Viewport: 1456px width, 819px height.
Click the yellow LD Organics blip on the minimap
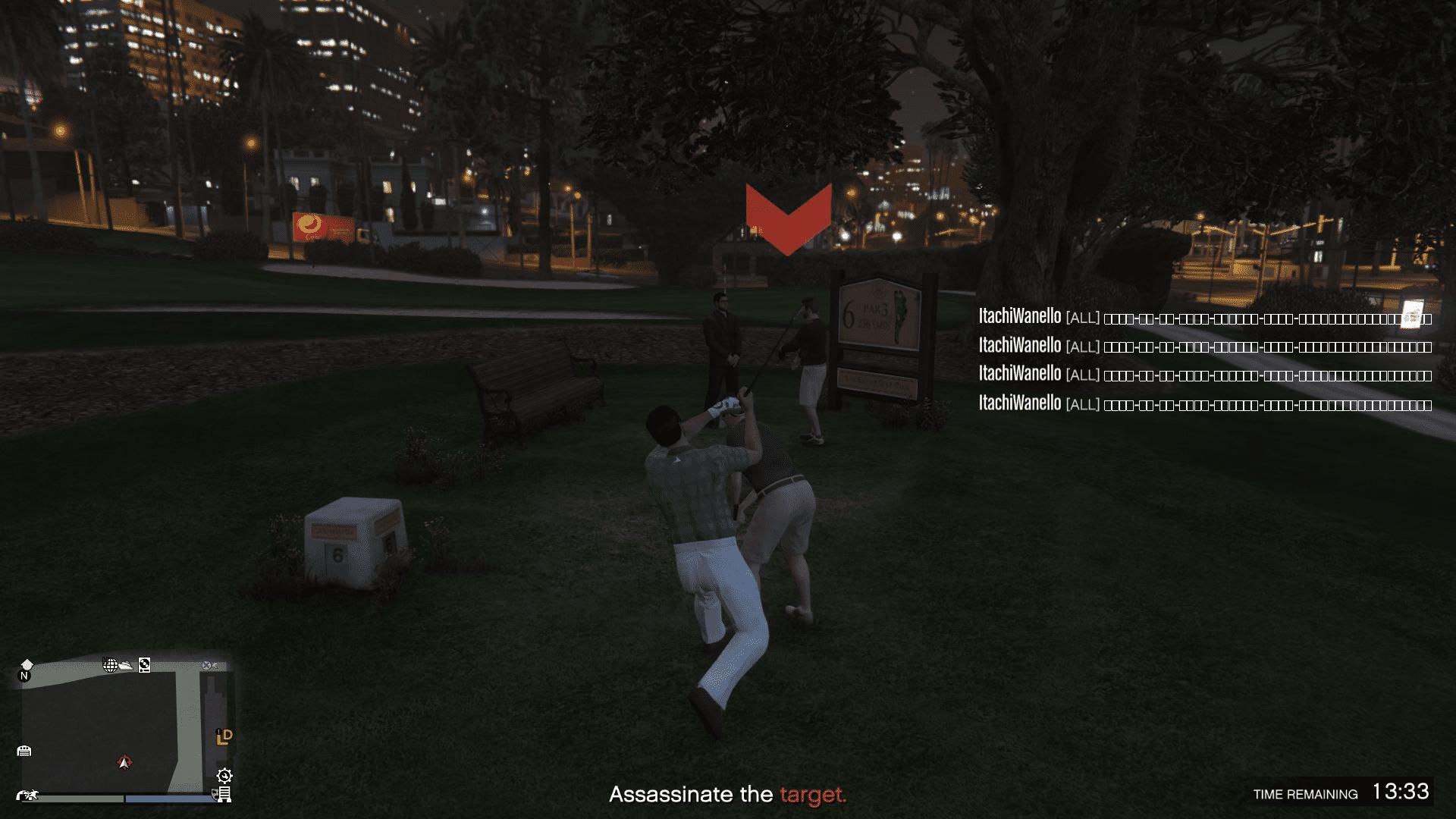point(223,737)
